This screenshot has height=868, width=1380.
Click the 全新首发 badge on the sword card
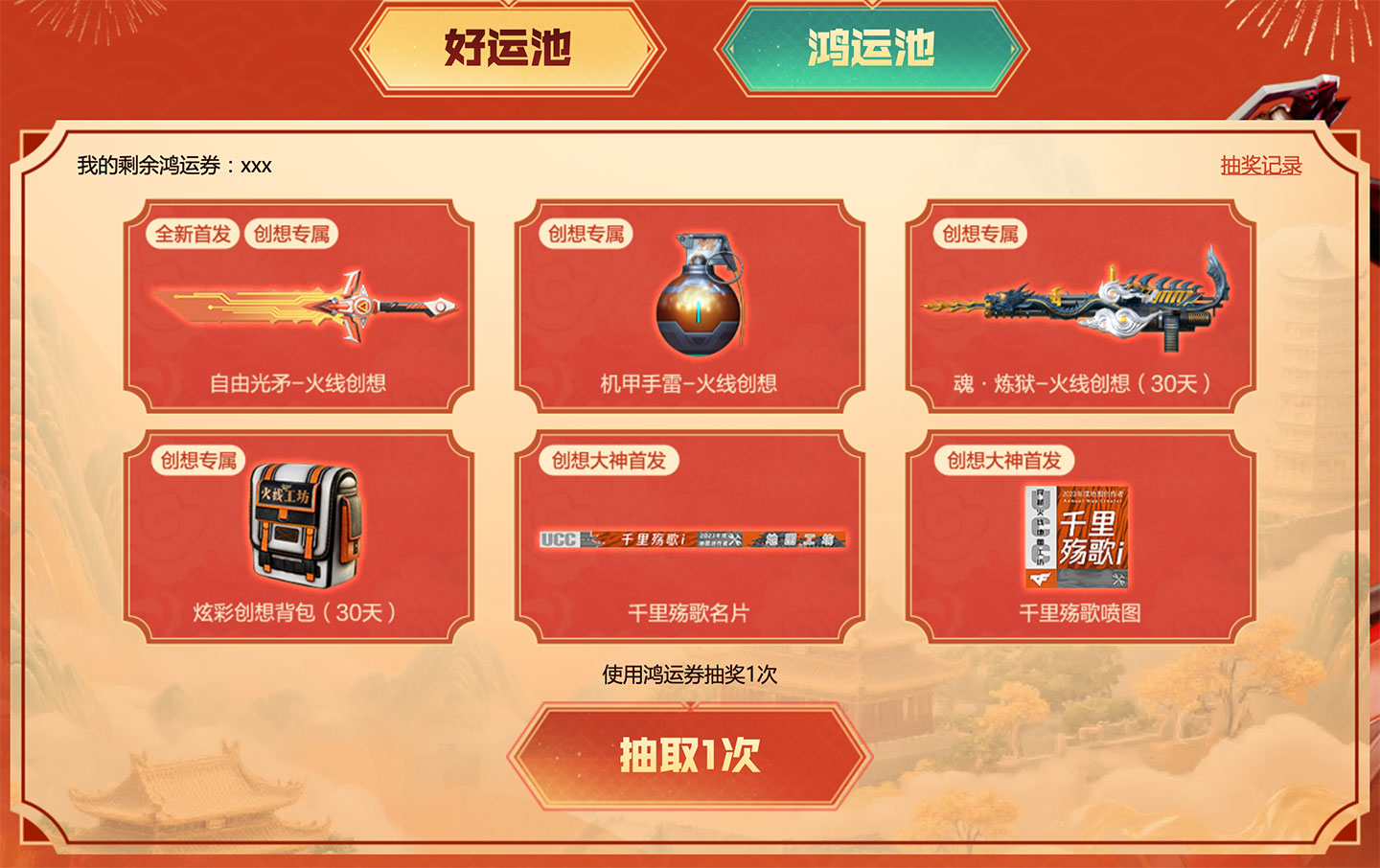click(x=190, y=232)
